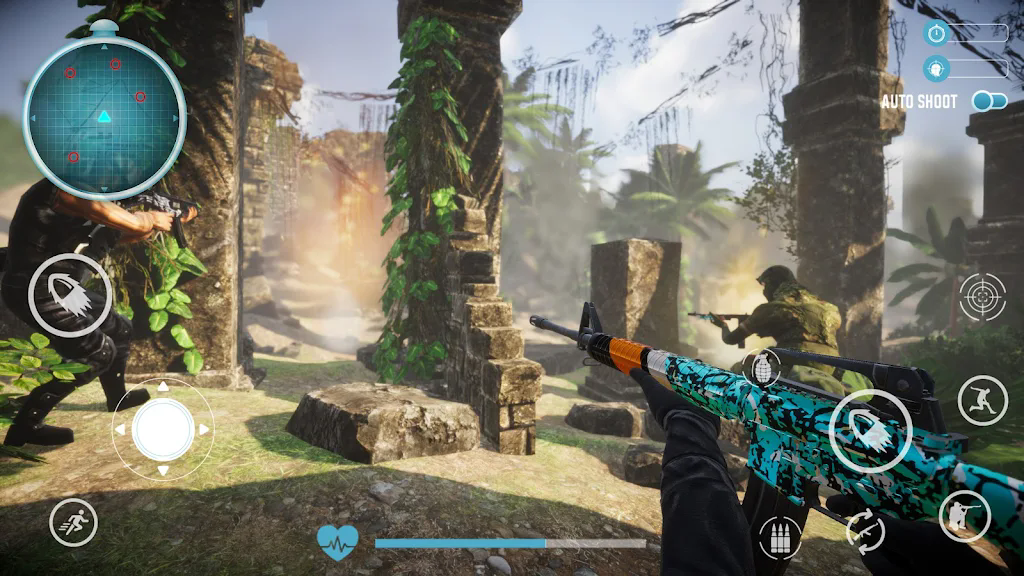
Task: Reload using the three bullets icon
Action: [781, 538]
